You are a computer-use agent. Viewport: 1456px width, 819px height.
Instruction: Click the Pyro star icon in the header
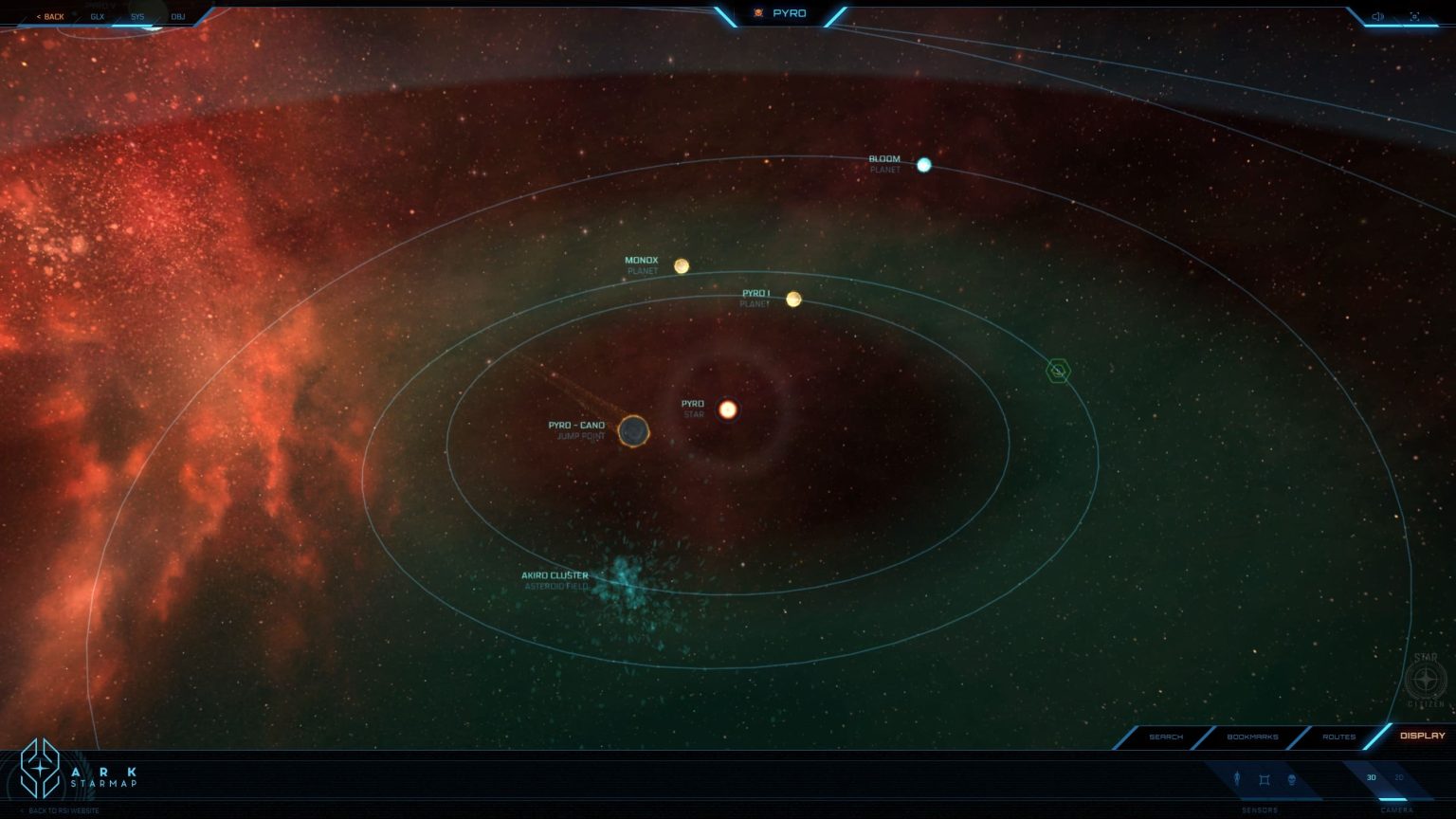pos(757,13)
